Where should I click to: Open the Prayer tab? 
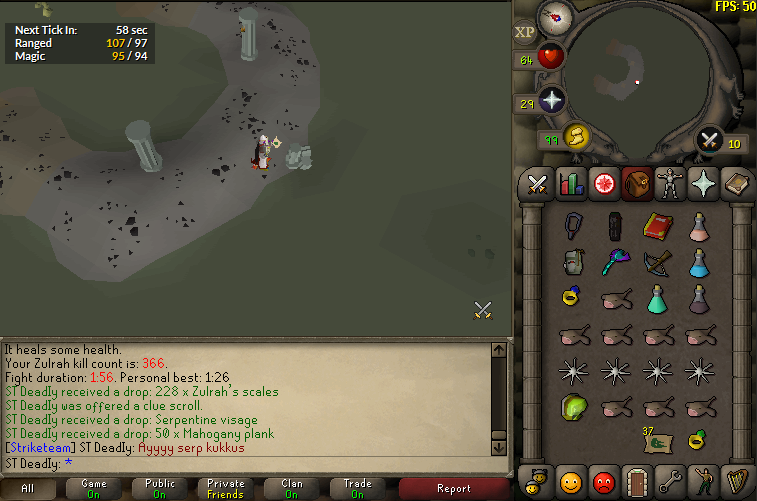pos(702,184)
